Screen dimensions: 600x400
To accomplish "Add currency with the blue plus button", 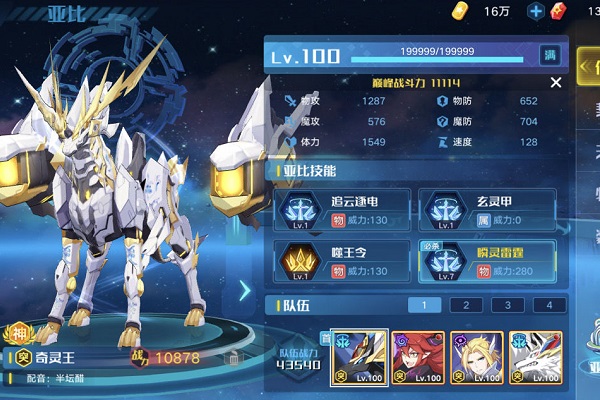I will (x=536, y=11).
